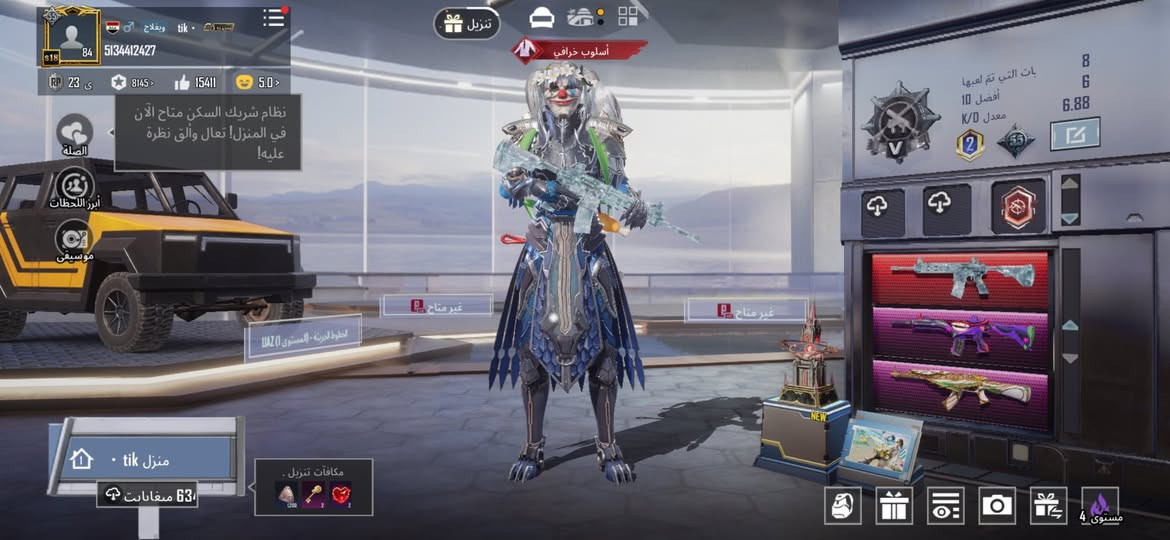Switch to the home dome view

pyautogui.click(x=581, y=17)
